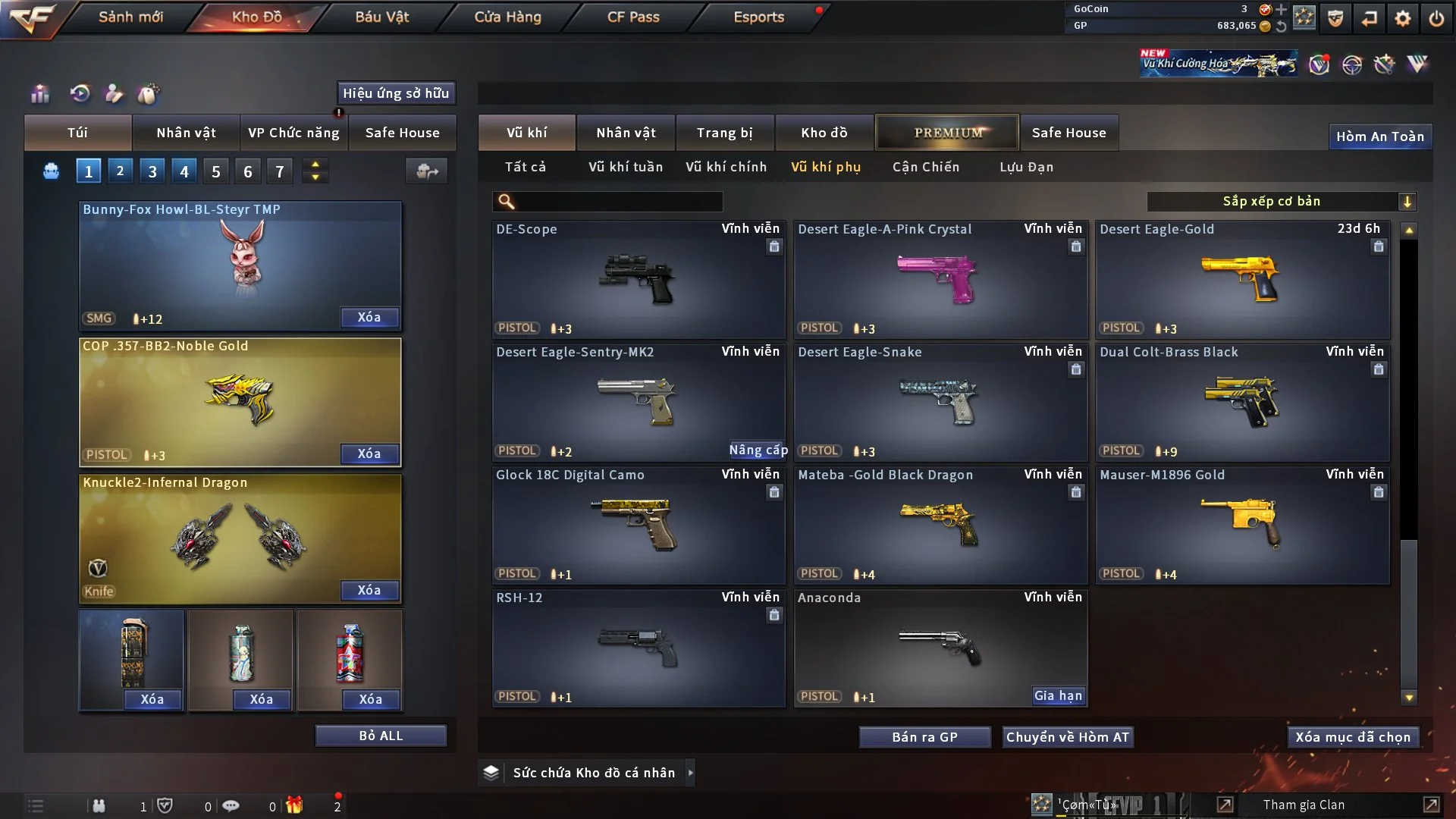
Task: Click the Bán ra GP sell button
Action: point(924,737)
